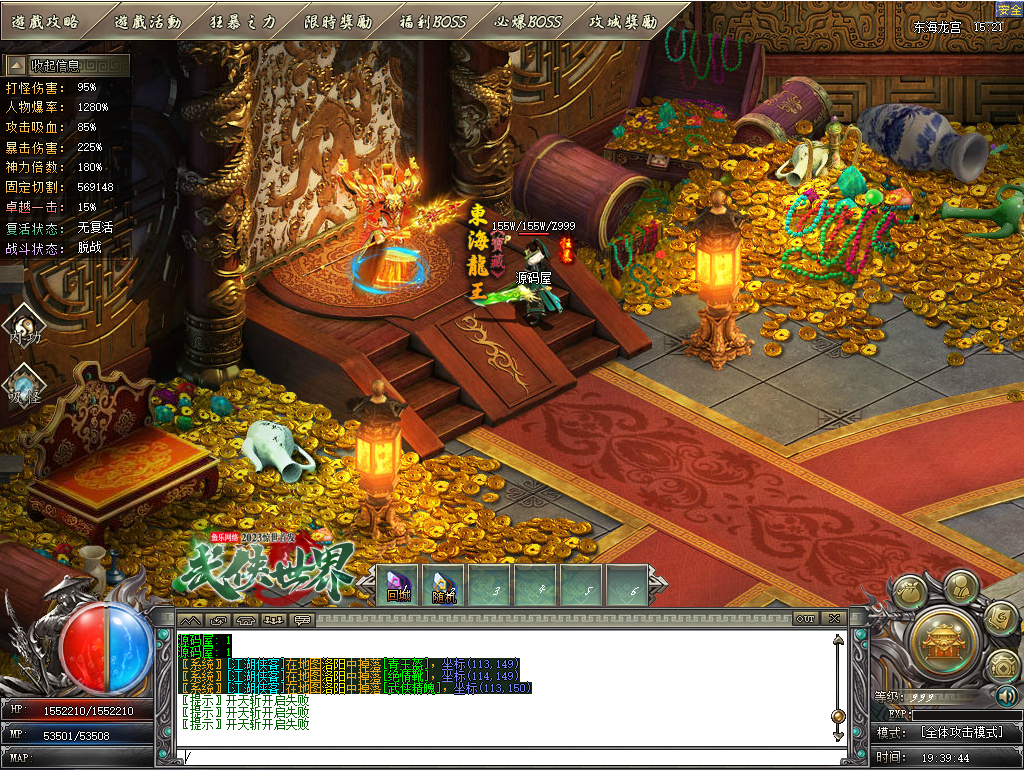Activate the 内功 yin-yang icon
Viewport: 1024px width, 770px height.
(x=23, y=326)
